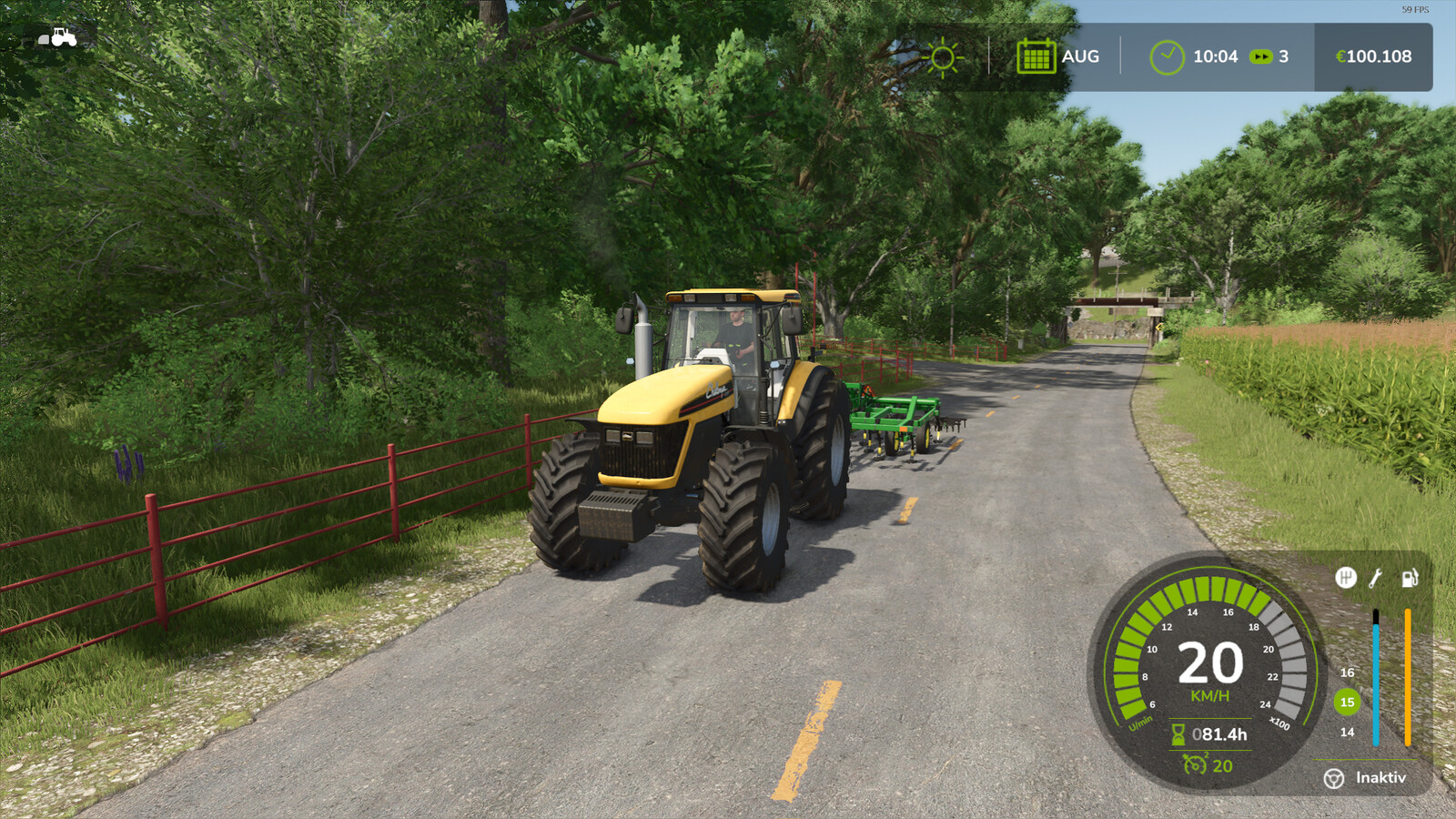Select the wrench damage icon
The image size is (1456, 819).
click(x=1375, y=577)
